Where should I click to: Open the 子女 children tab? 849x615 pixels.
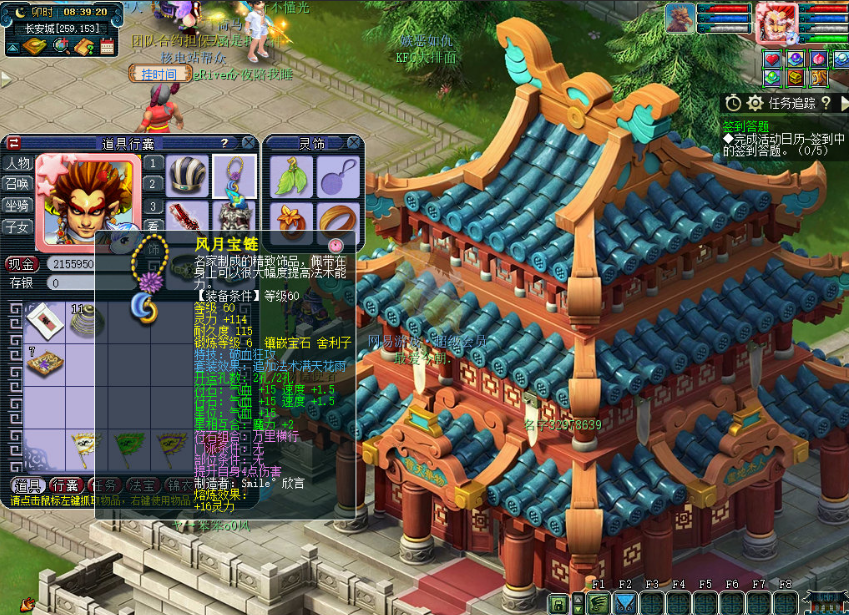pyautogui.click(x=17, y=226)
